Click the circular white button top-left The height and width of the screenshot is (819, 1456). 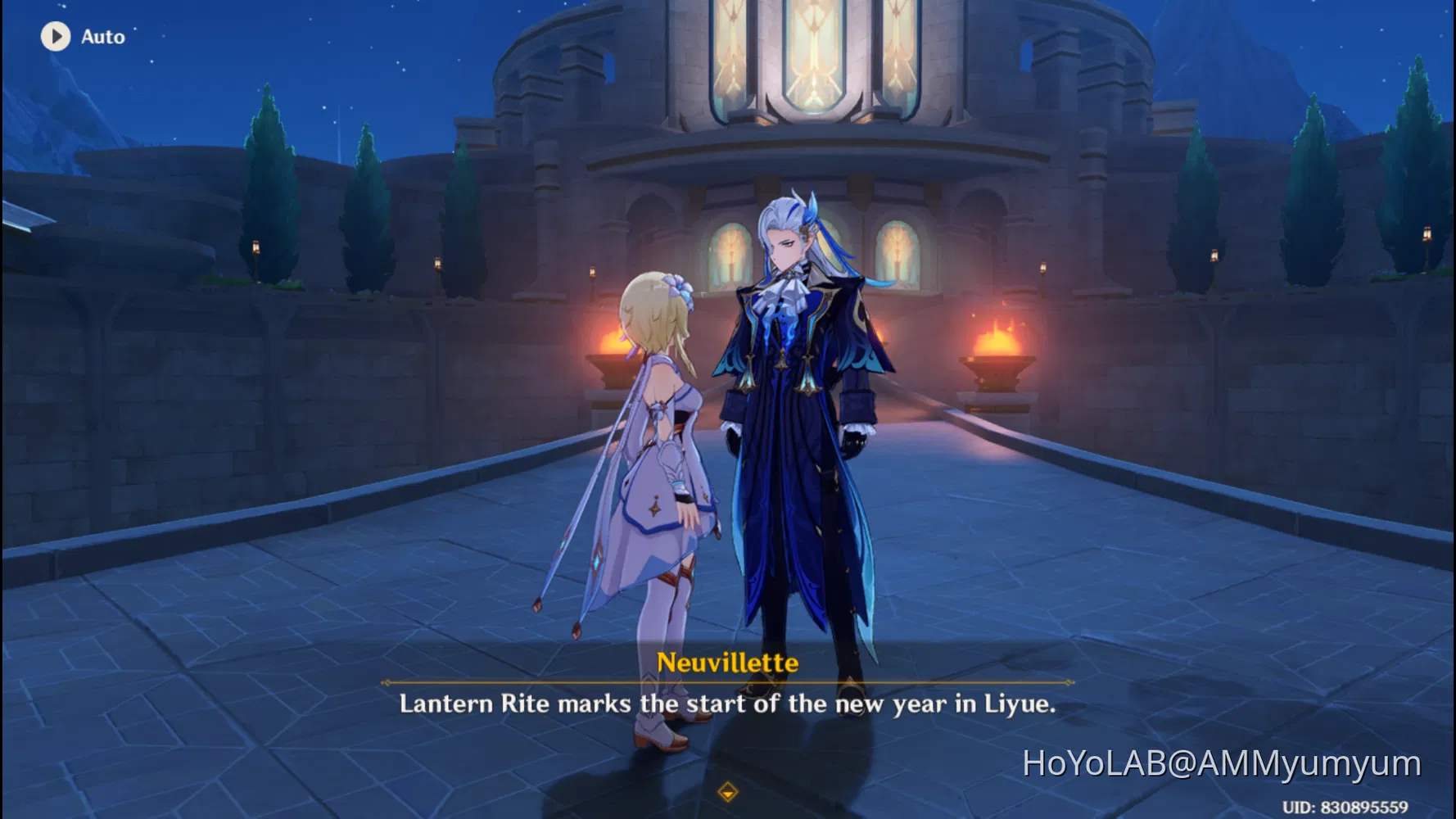[56, 36]
